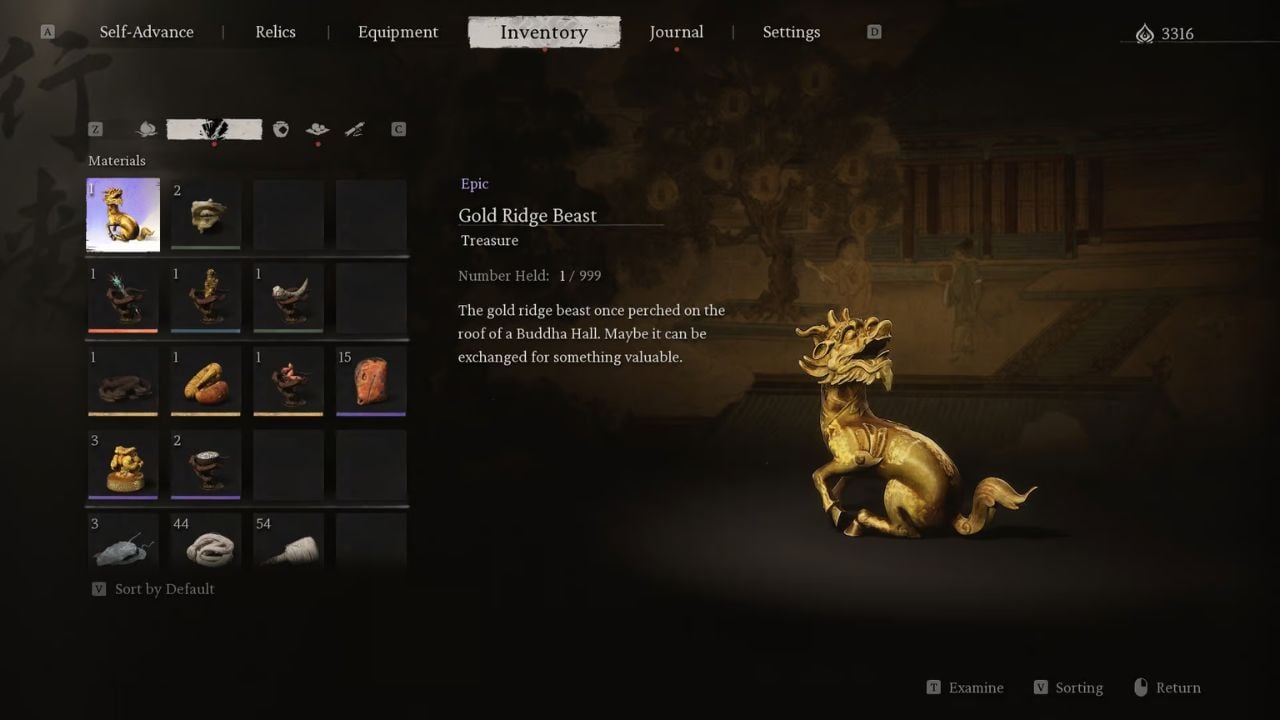This screenshot has height=720, width=1280.
Task: Open the Journal tab
Action: (677, 32)
